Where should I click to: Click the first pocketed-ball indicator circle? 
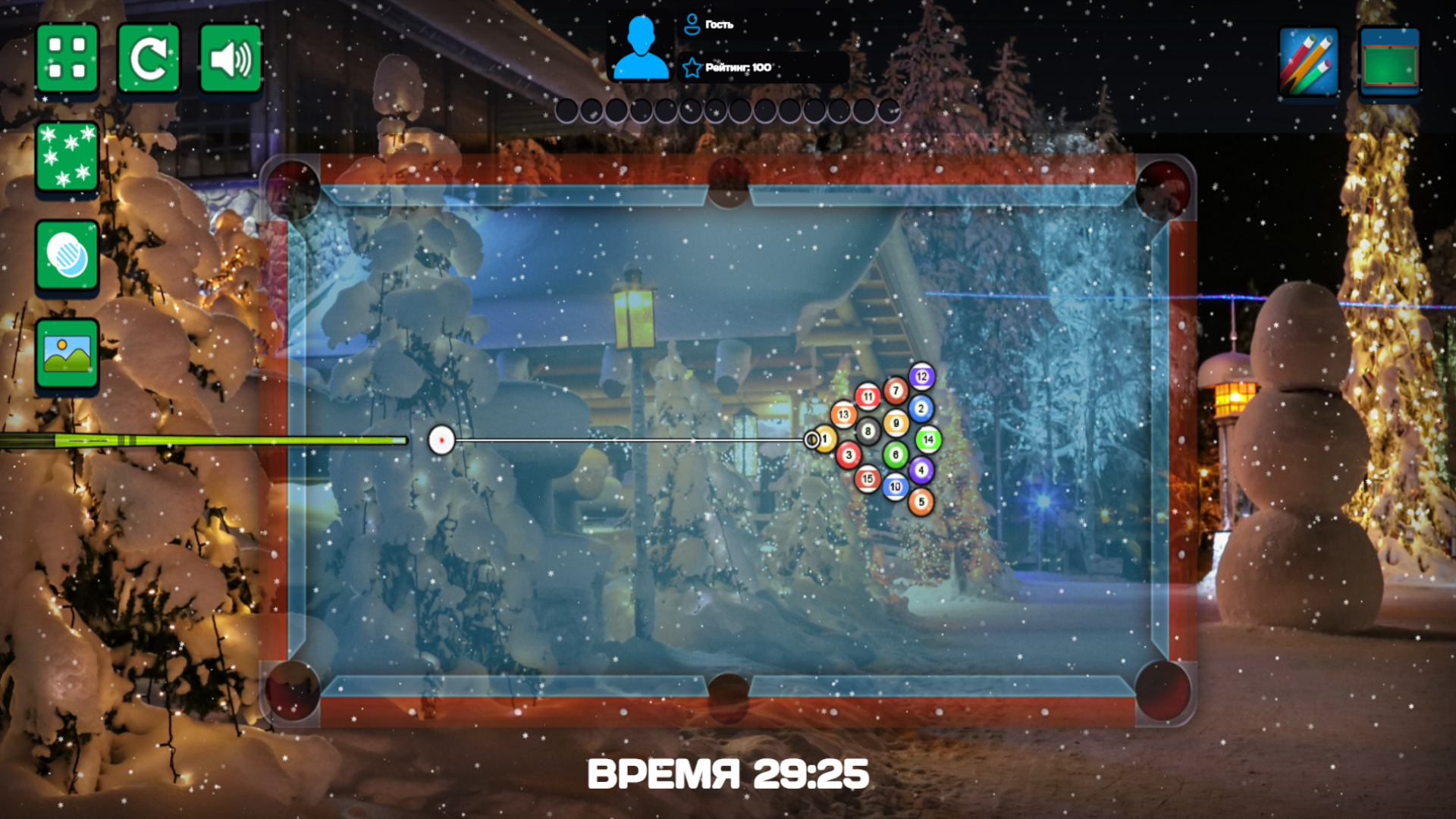(567, 111)
